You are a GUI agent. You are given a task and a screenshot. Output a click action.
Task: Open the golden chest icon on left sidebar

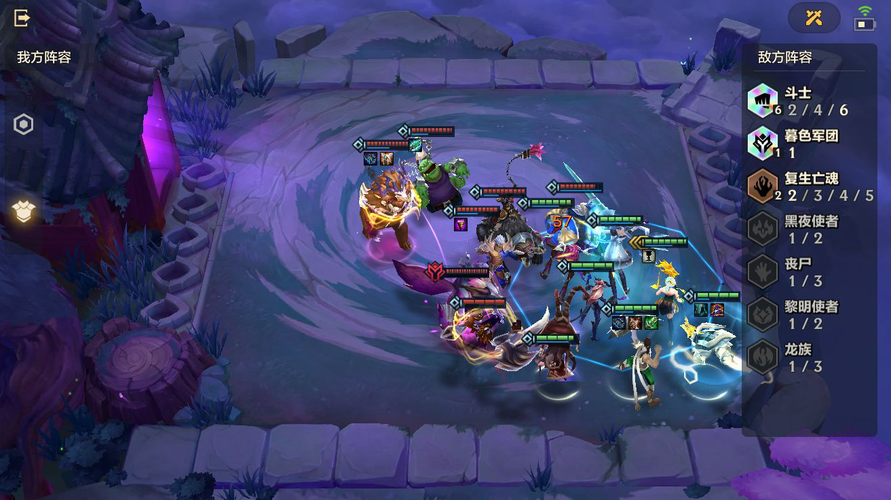(x=23, y=209)
